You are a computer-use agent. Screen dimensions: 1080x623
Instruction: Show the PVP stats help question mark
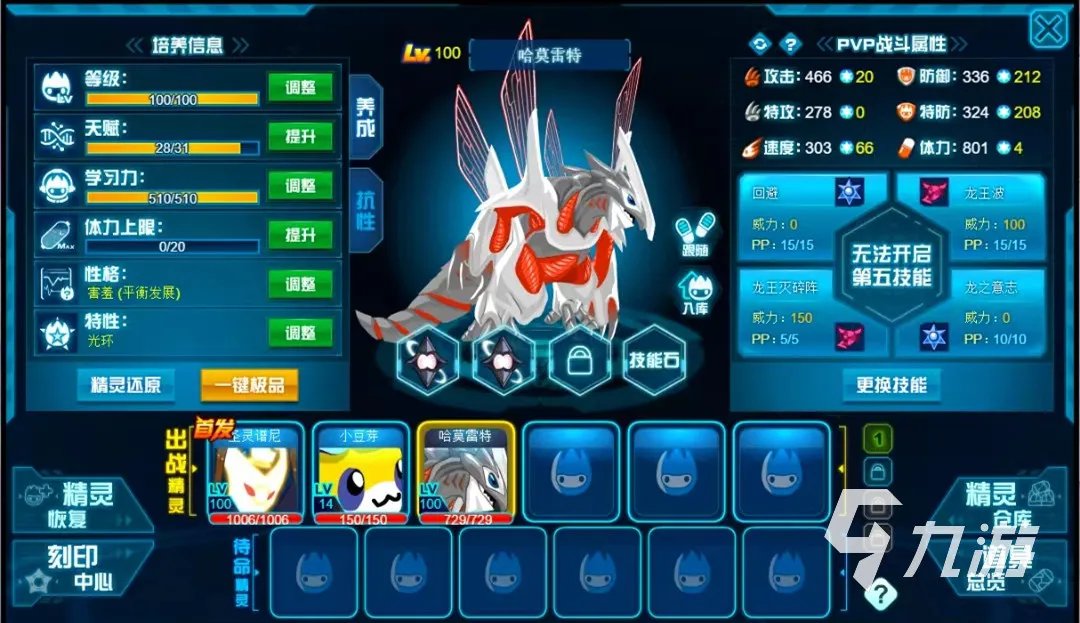click(790, 44)
